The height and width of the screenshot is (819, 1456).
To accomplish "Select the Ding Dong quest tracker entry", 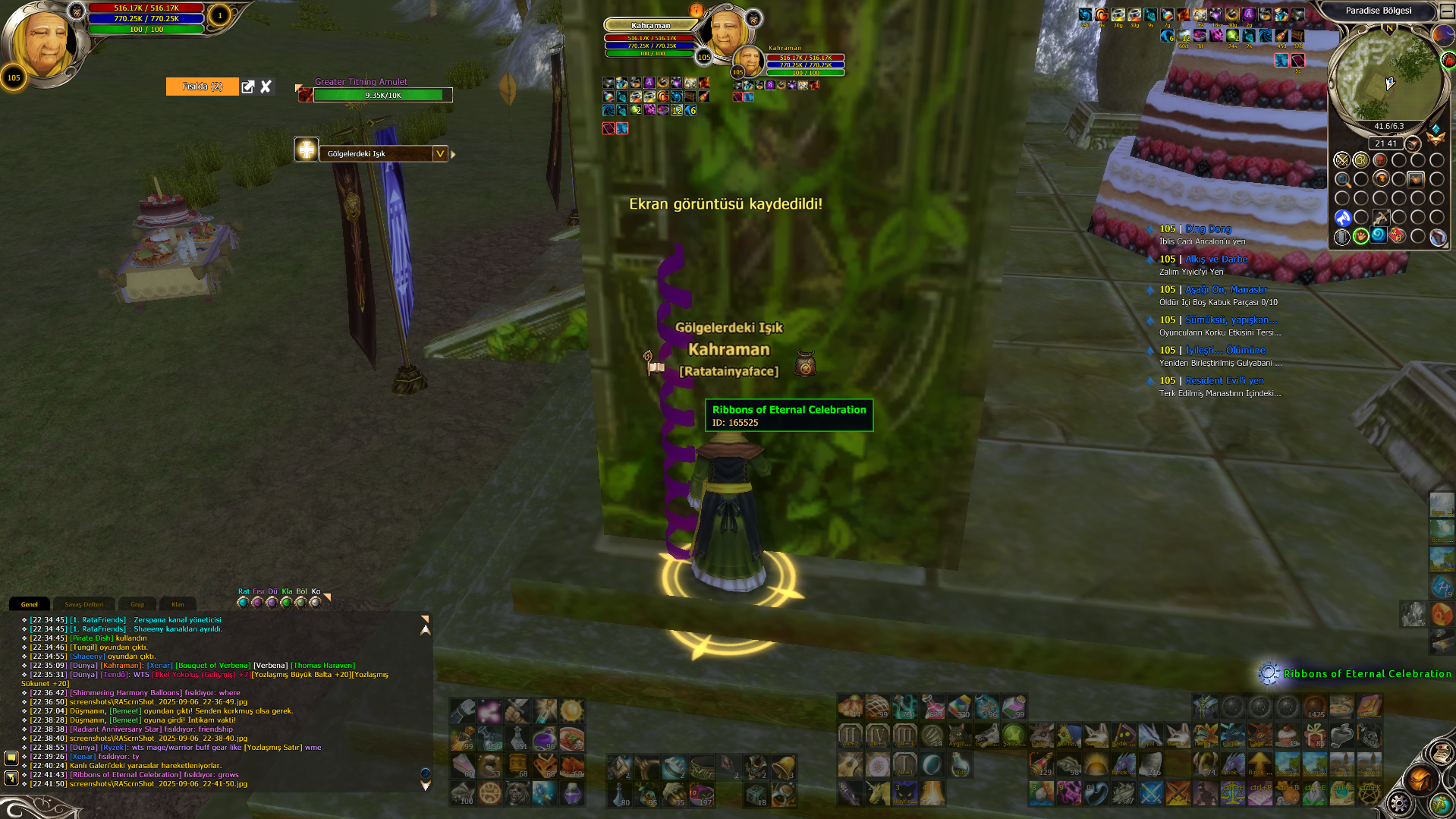I will click(1208, 228).
